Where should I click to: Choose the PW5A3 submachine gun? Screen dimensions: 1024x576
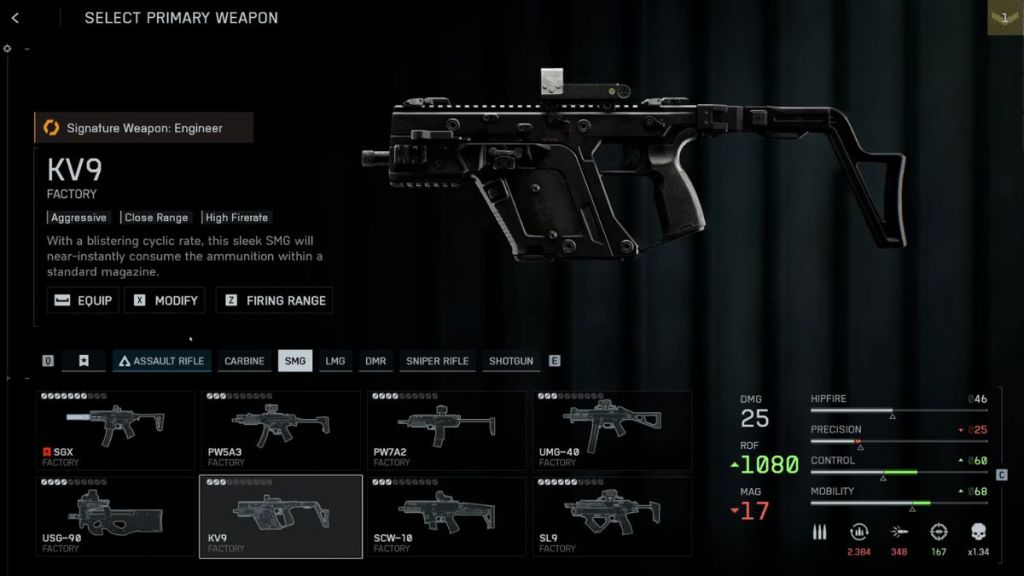coord(281,431)
